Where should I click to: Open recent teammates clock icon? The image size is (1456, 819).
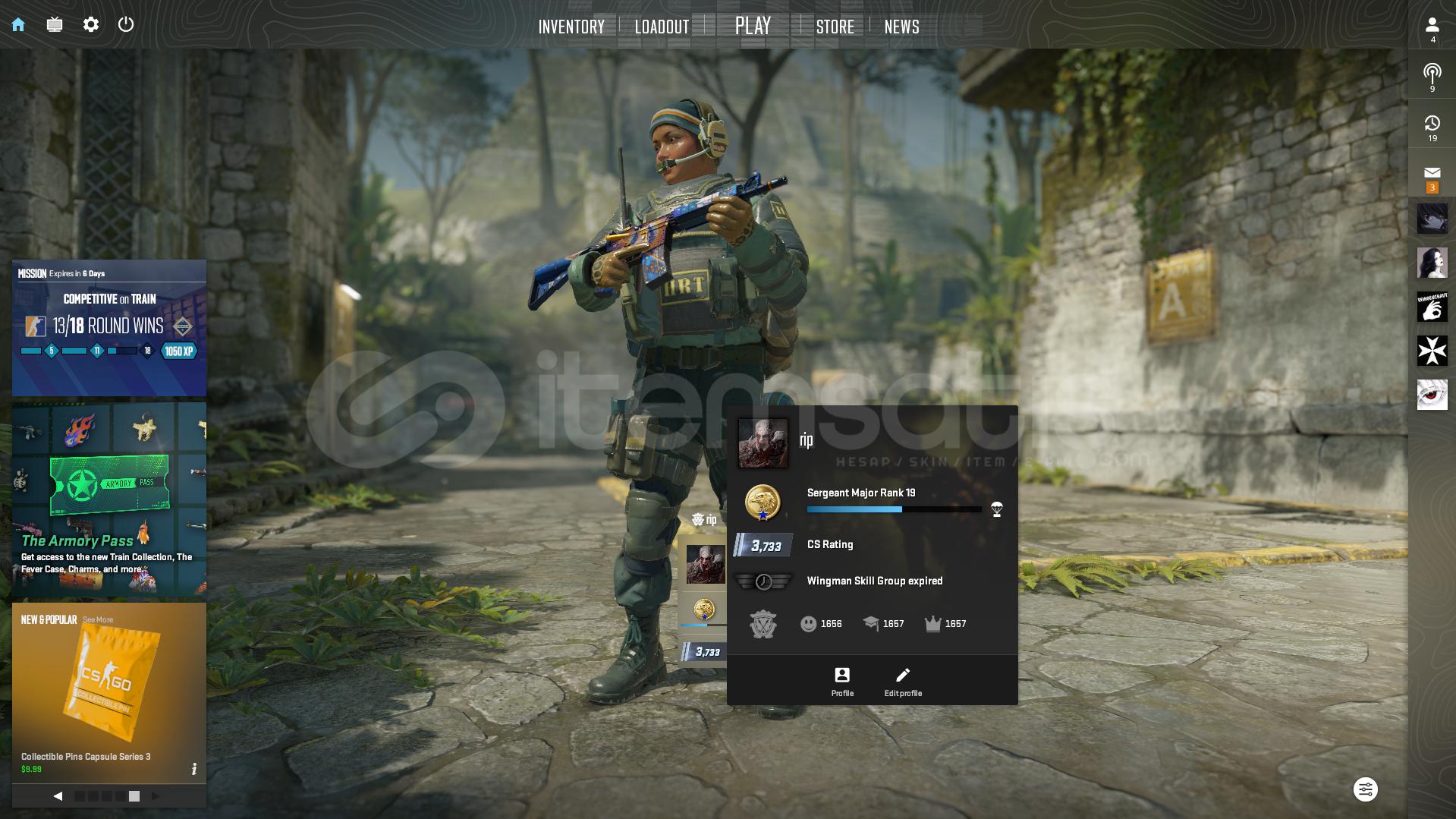1432,127
